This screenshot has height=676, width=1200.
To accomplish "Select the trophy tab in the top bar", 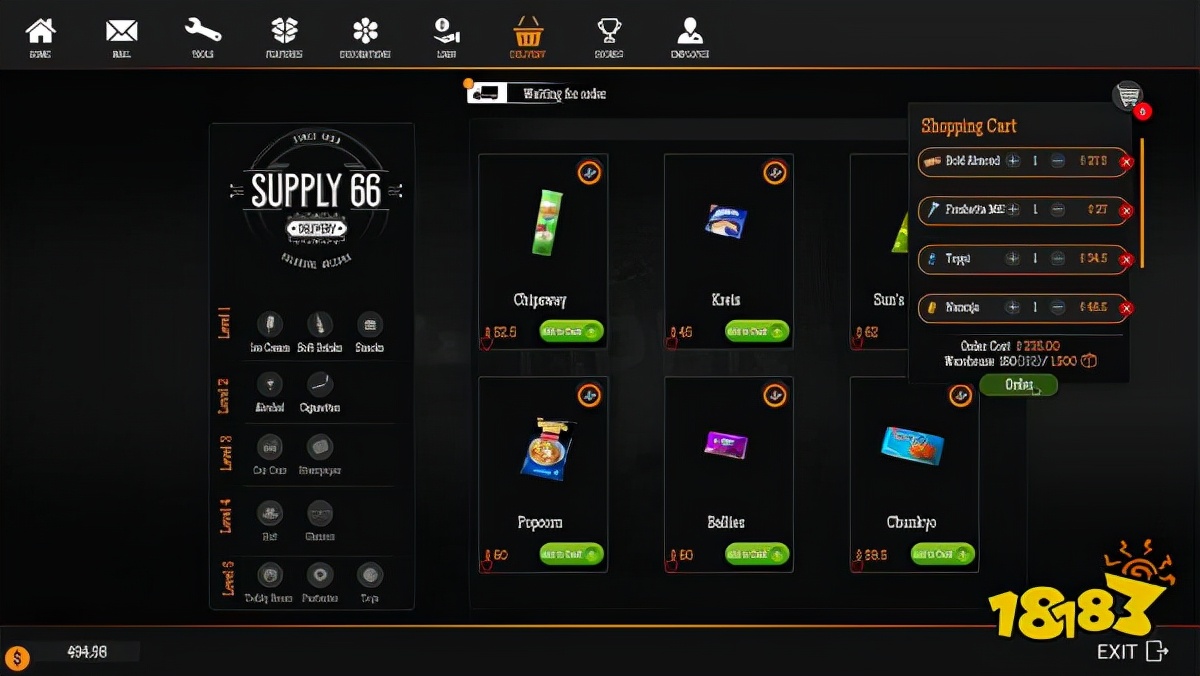I will pyautogui.click(x=608, y=37).
